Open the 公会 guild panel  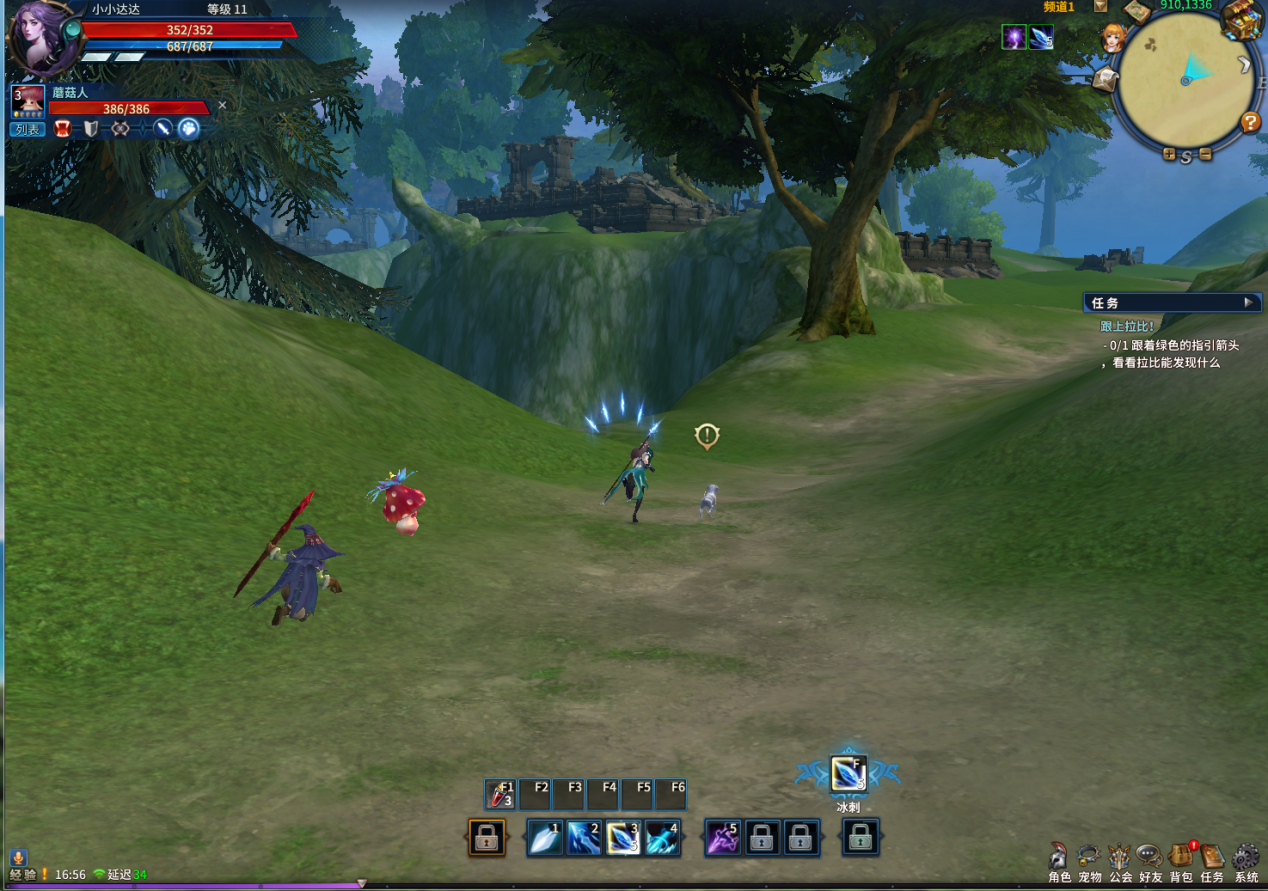1120,858
